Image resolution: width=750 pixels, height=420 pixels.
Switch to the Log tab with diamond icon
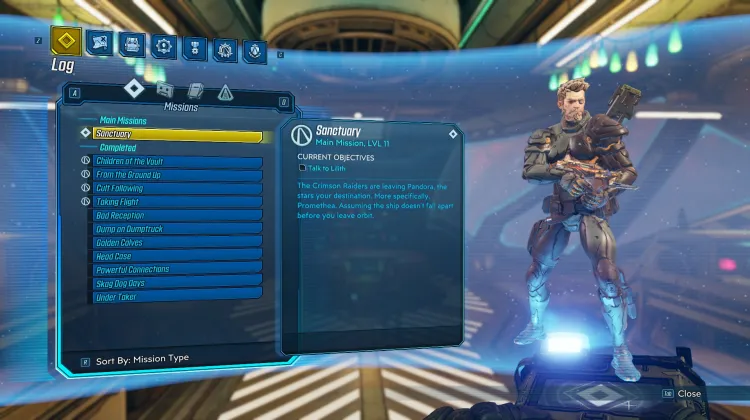66,43
